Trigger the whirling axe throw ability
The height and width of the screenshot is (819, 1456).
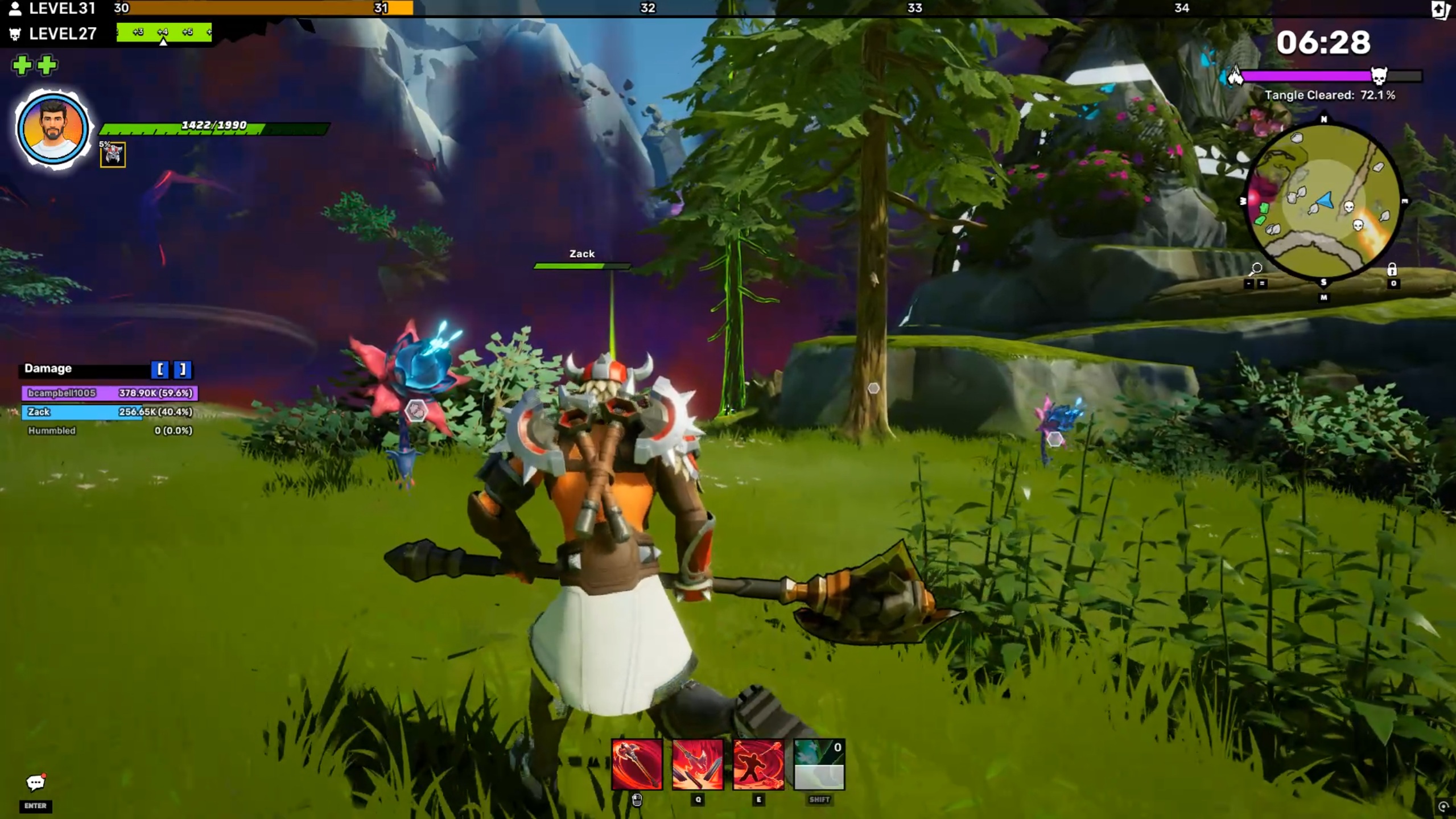click(x=758, y=764)
